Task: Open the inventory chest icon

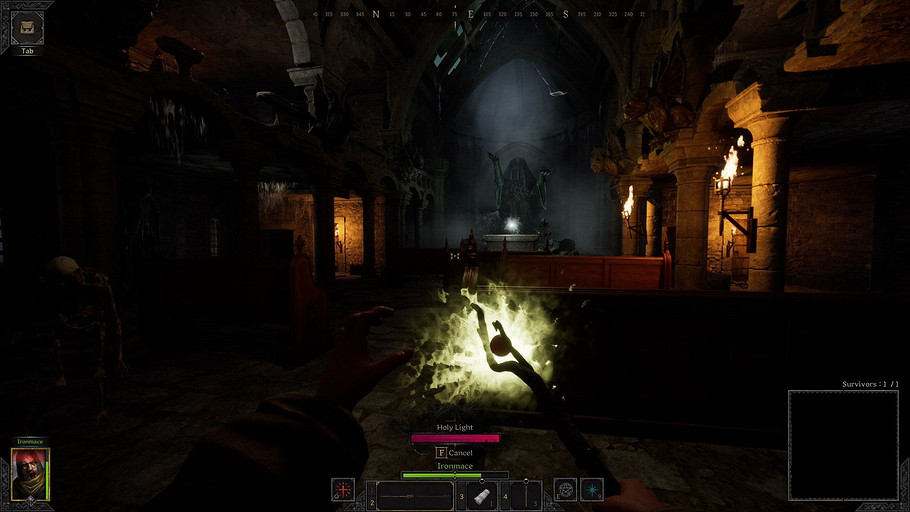Action: [x=27, y=28]
